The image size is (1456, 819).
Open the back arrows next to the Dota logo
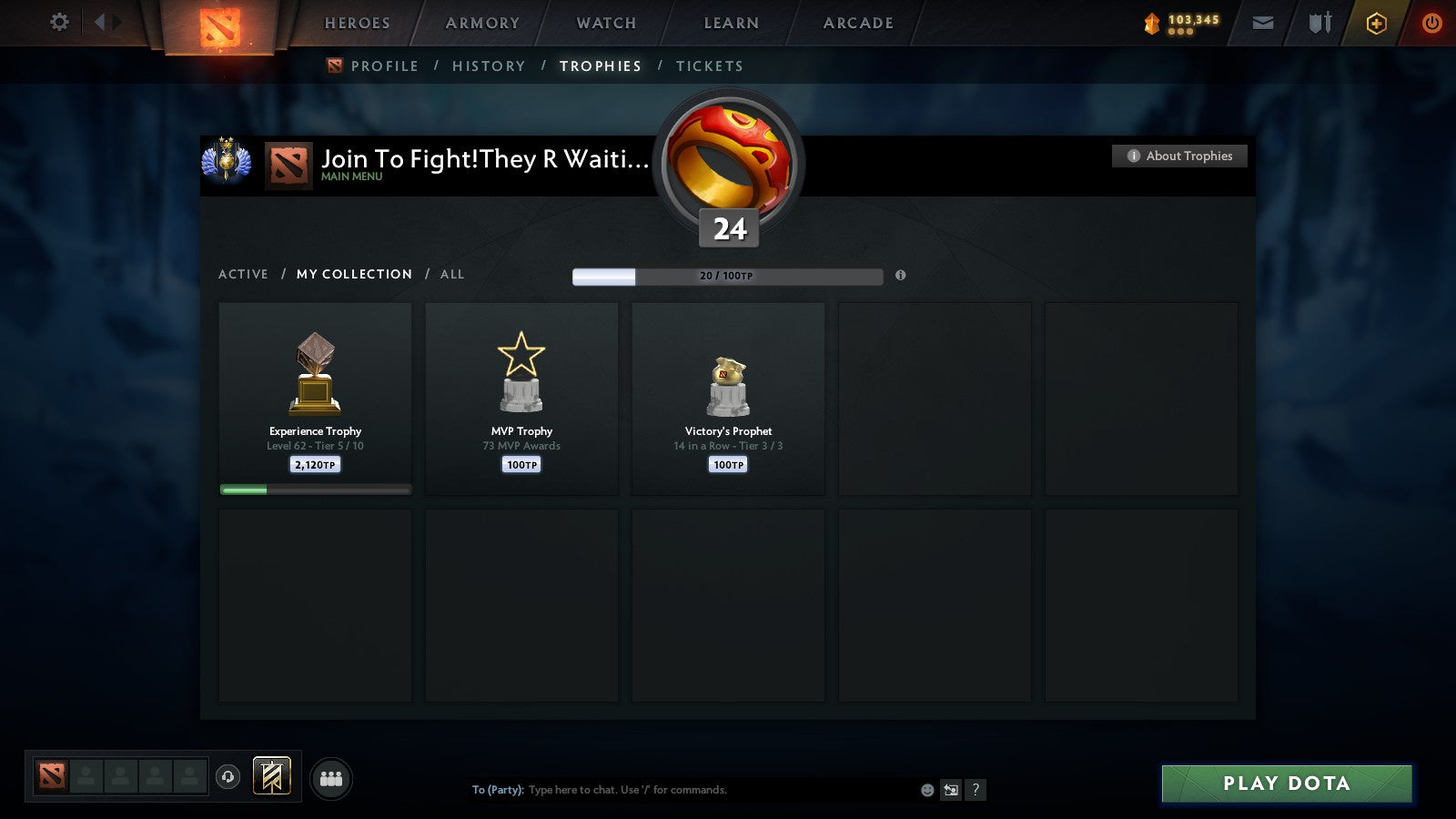[x=103, y=23]
